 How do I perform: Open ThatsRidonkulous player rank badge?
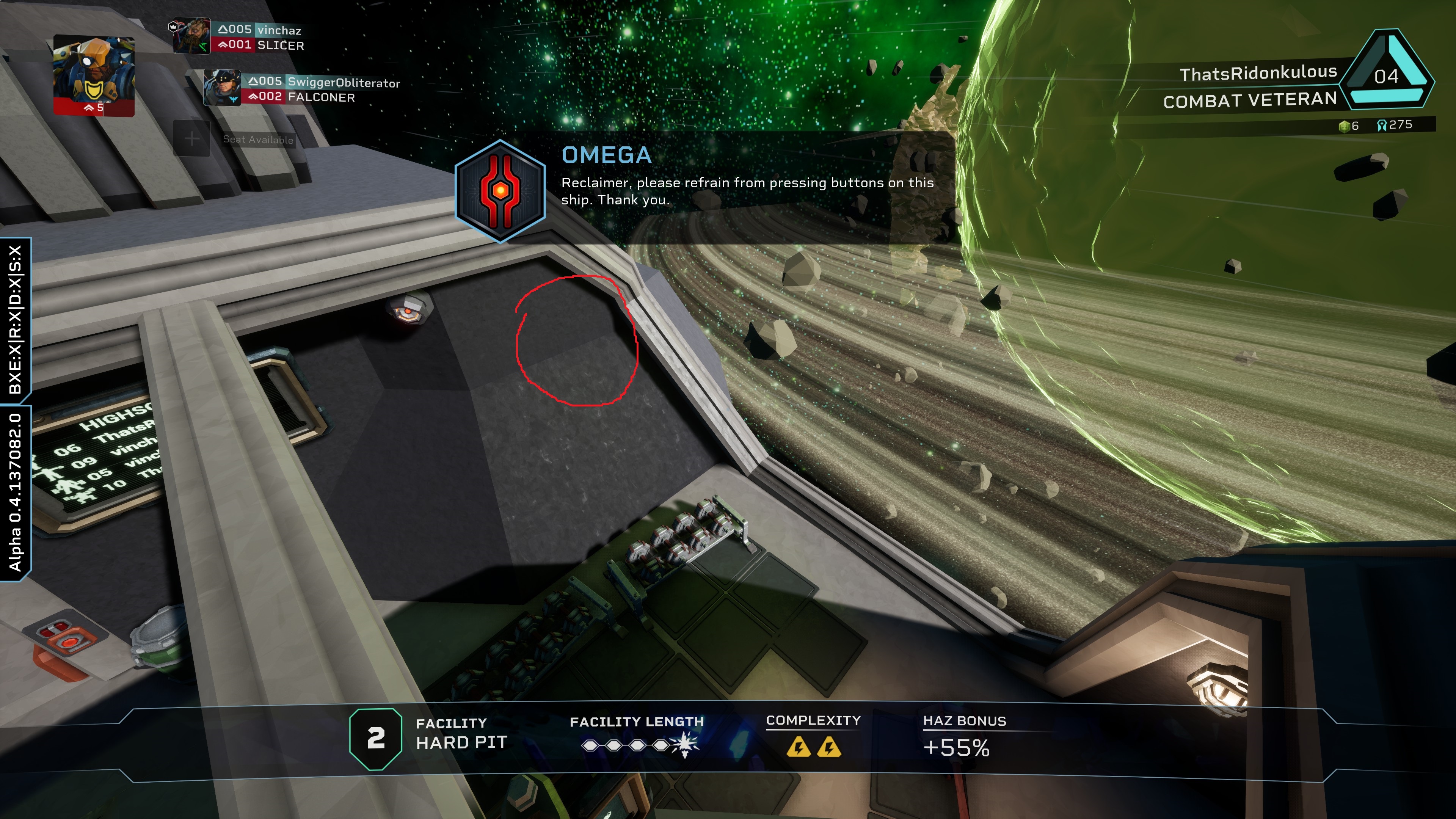pyautogui.click(x=1388, y=74)
